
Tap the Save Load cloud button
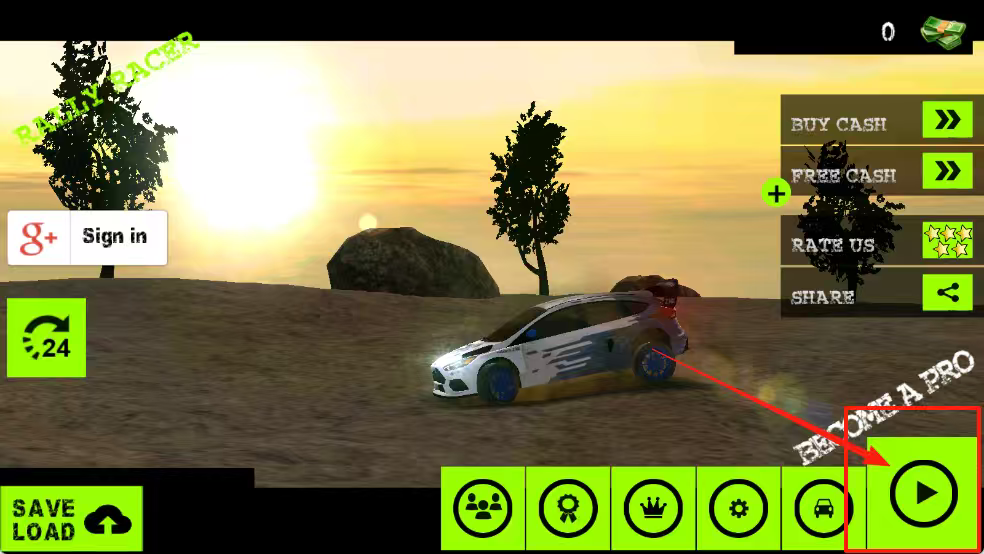72,519
